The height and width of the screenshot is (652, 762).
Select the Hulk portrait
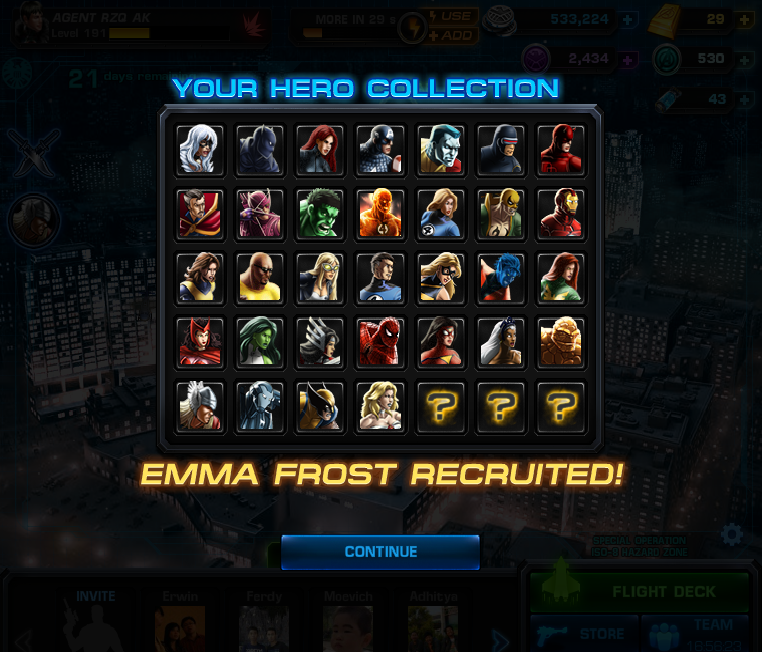(x=320, y=213)
